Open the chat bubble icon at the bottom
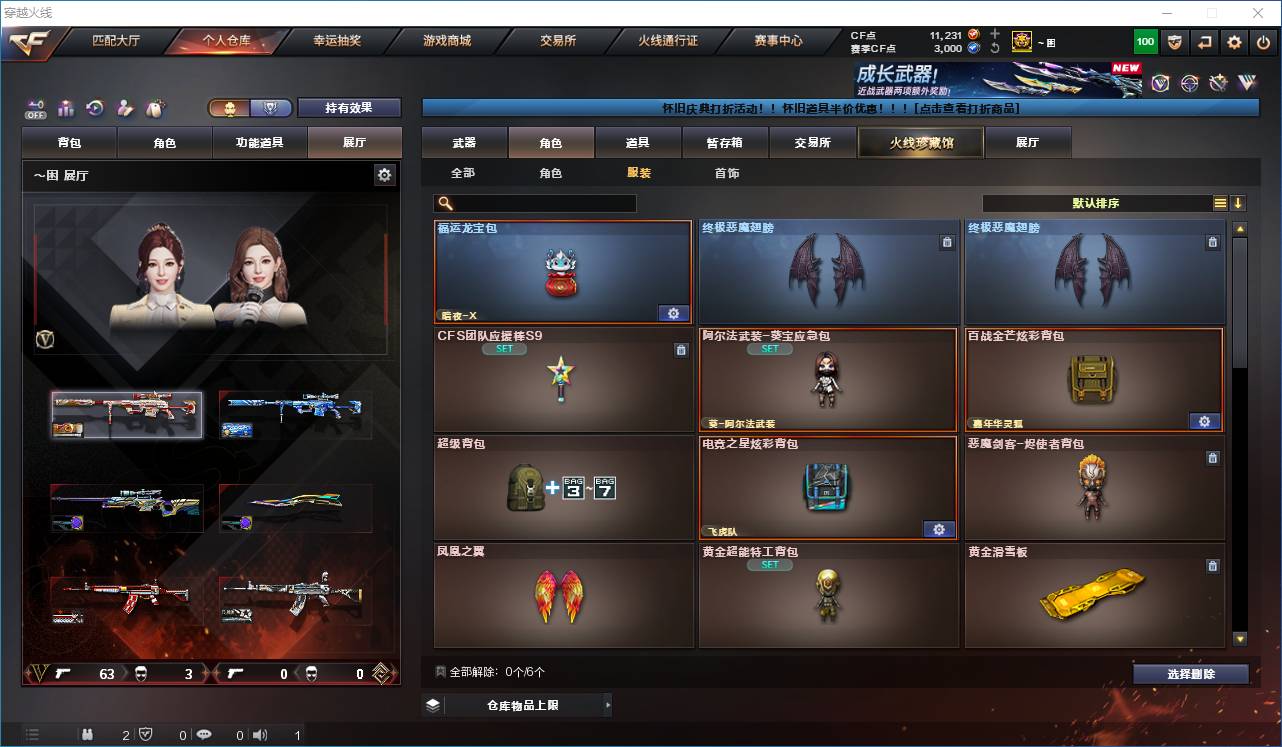1282x747 pixels. coord(204,734)
